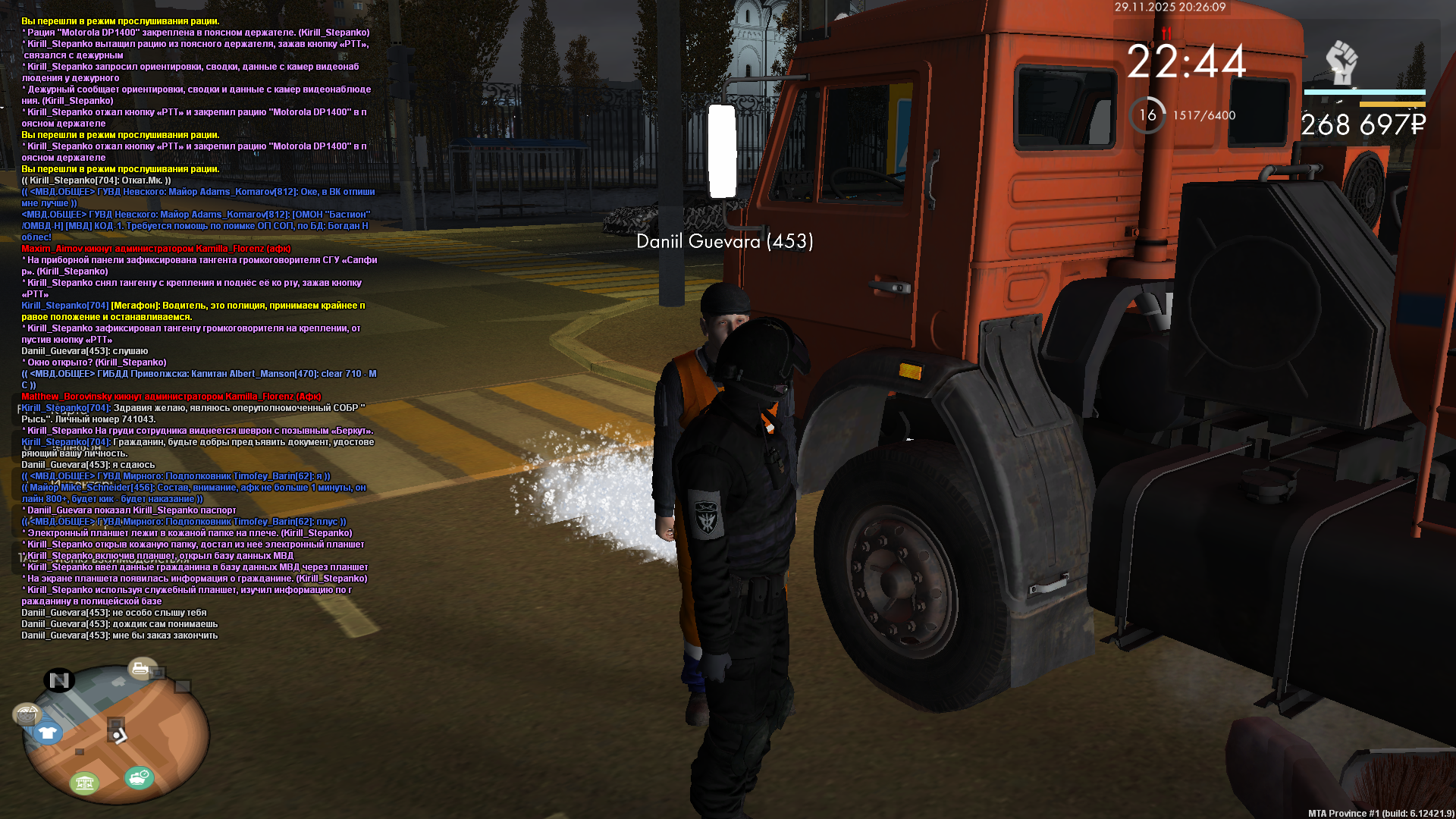Select the pizza marker on minimap
This screenshot has height=819, width=1456.
point(27,714)
